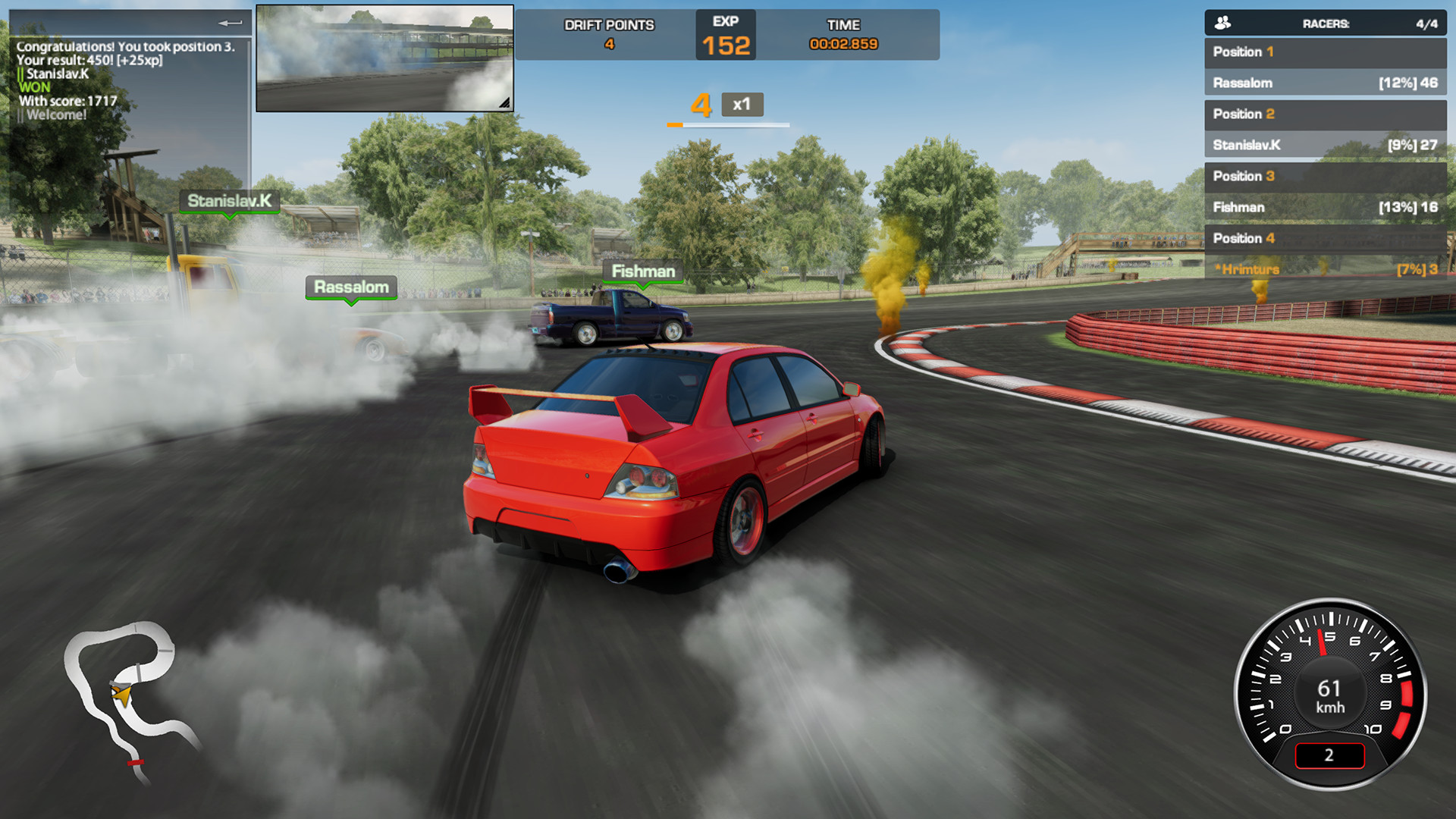Image resolution: width=1456 pixels, height=819 pixels.
Task: Click the x1 multiplier badge
Action: tap(743, 106)
